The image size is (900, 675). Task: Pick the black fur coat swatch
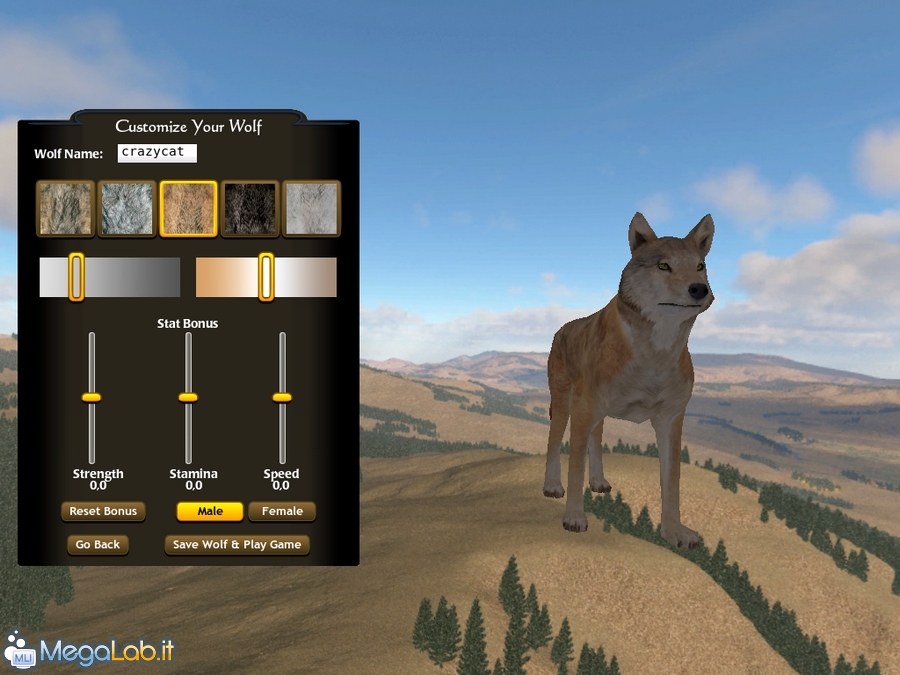pos(249,208)
